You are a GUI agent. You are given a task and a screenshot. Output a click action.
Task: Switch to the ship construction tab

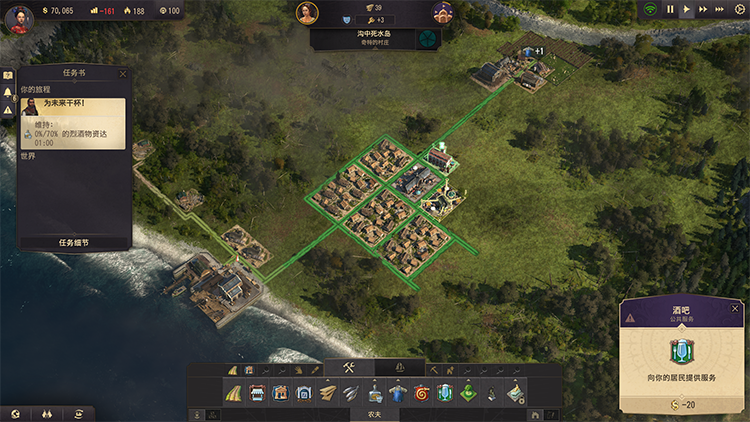click(401, 368)
